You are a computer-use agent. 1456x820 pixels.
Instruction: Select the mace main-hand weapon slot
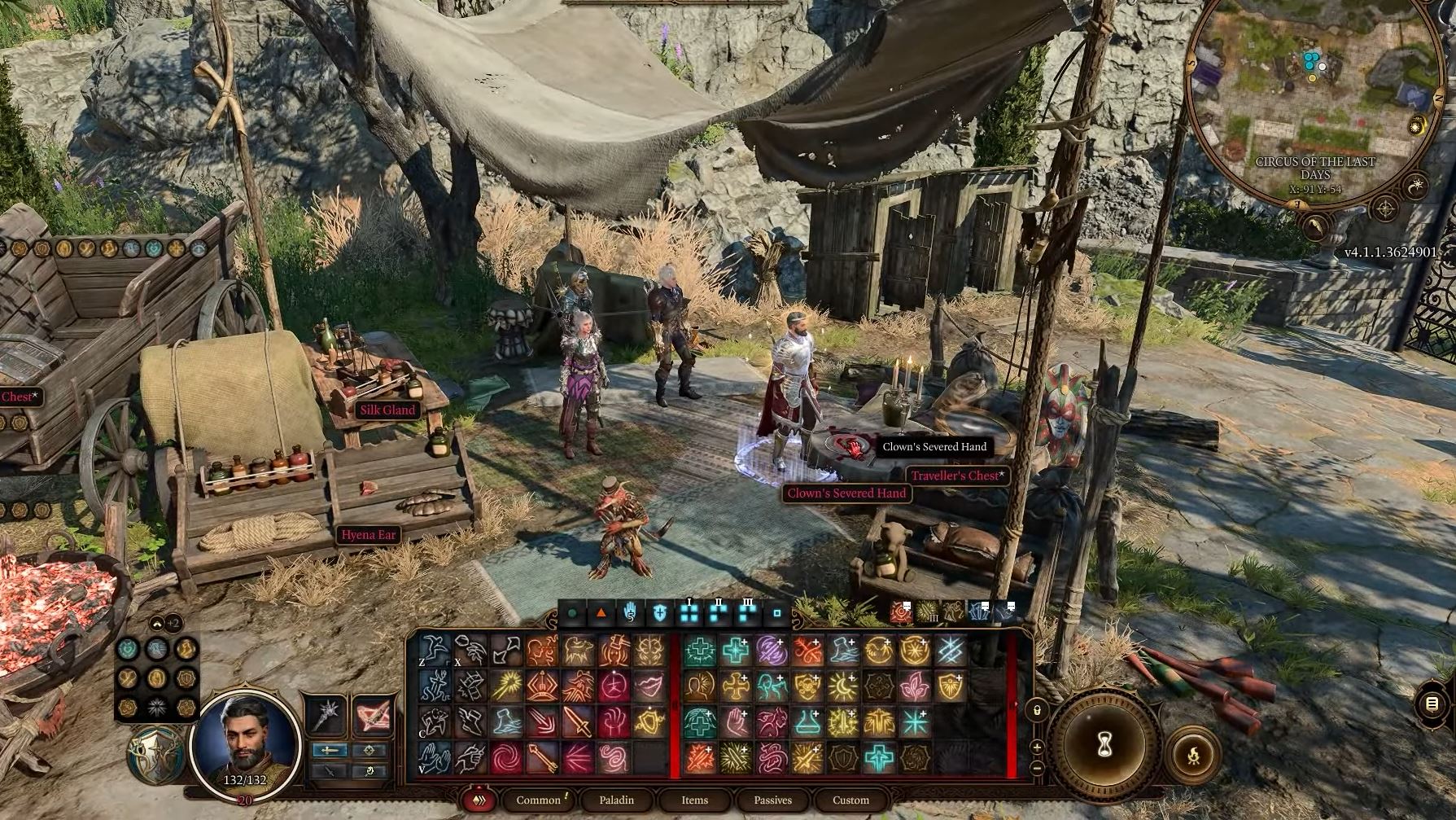point(328,714)
